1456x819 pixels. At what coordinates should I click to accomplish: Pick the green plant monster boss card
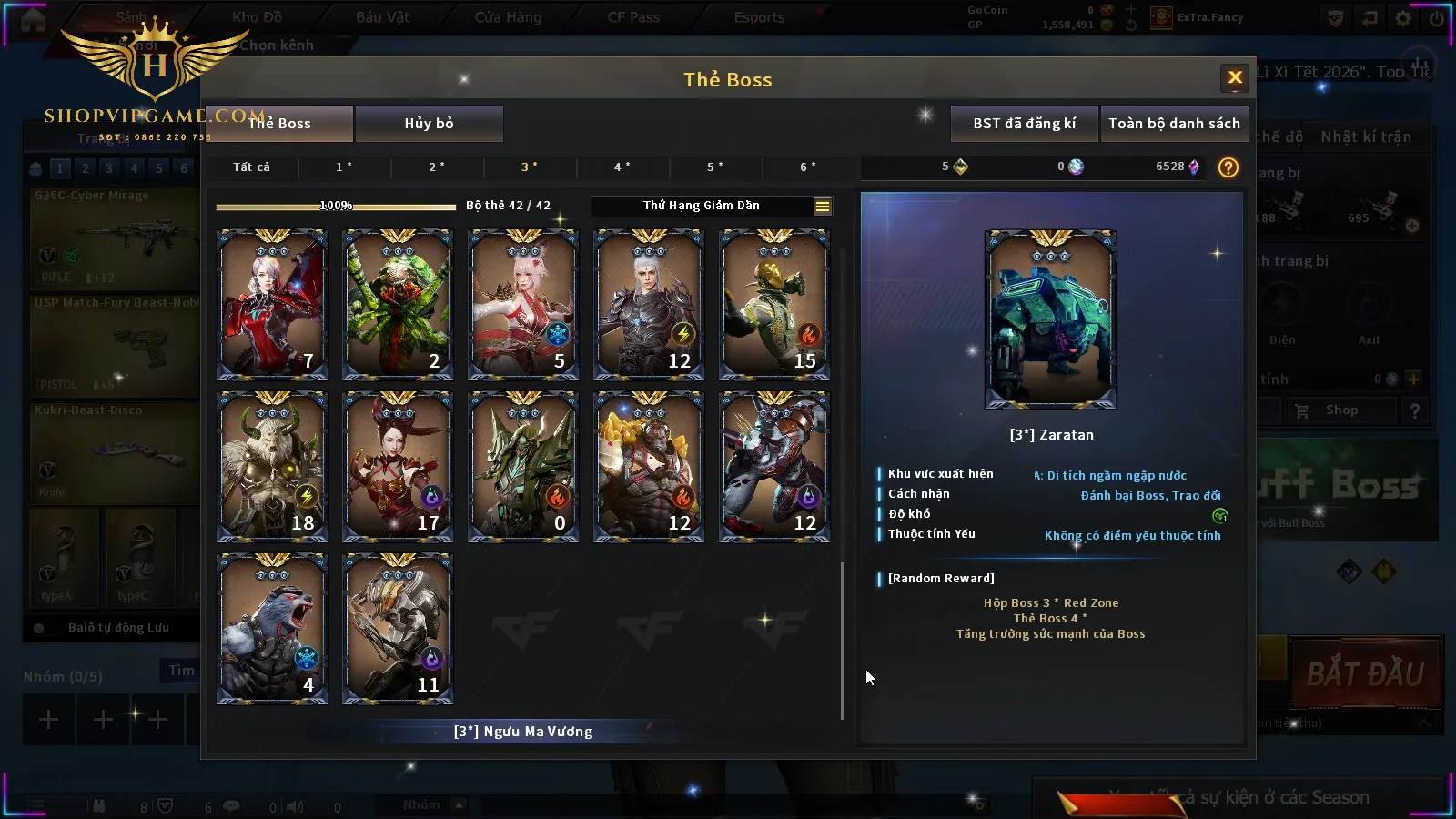398,305
